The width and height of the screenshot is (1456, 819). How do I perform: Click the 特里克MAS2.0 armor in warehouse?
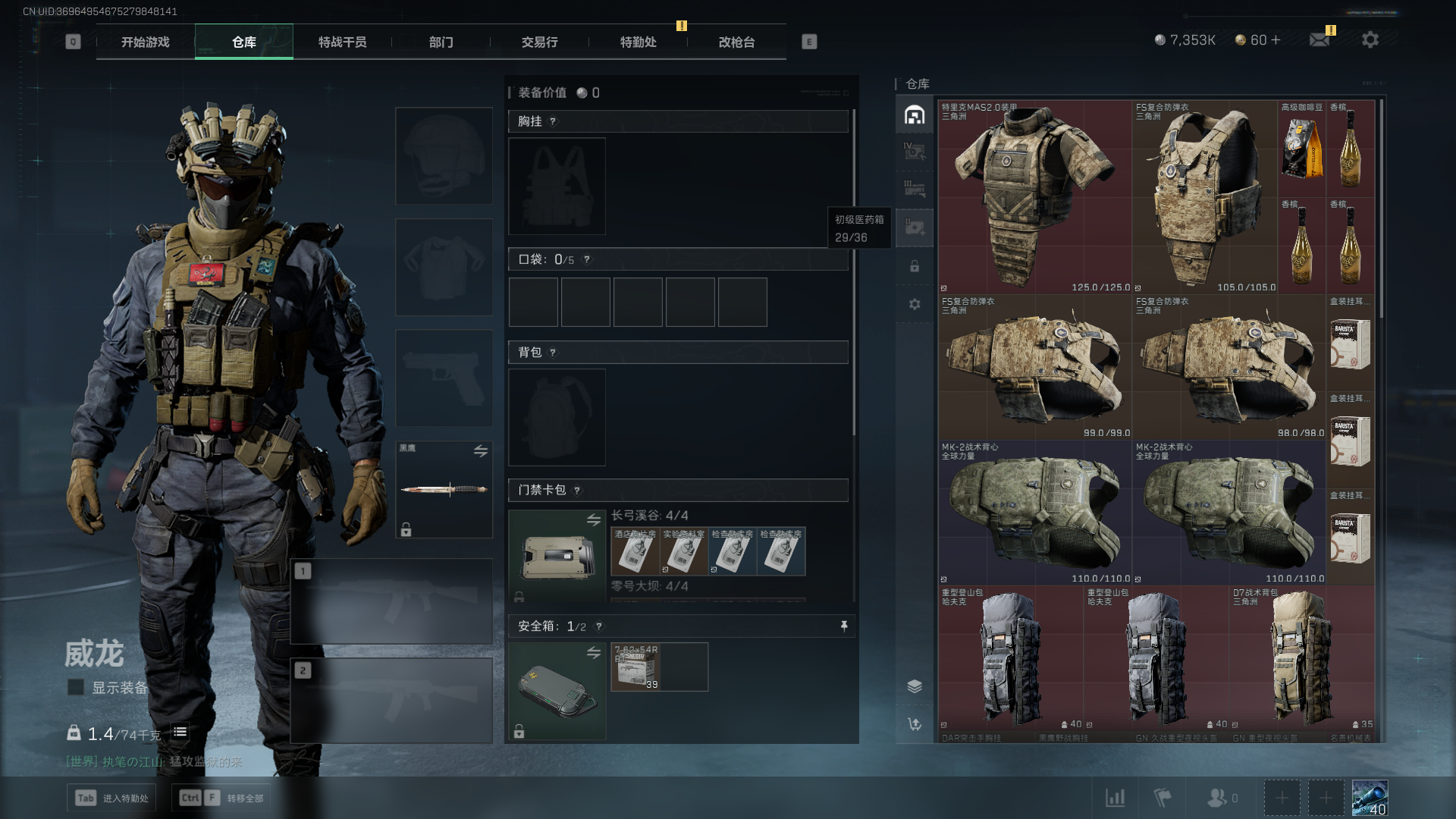(x=1034, y=197)
